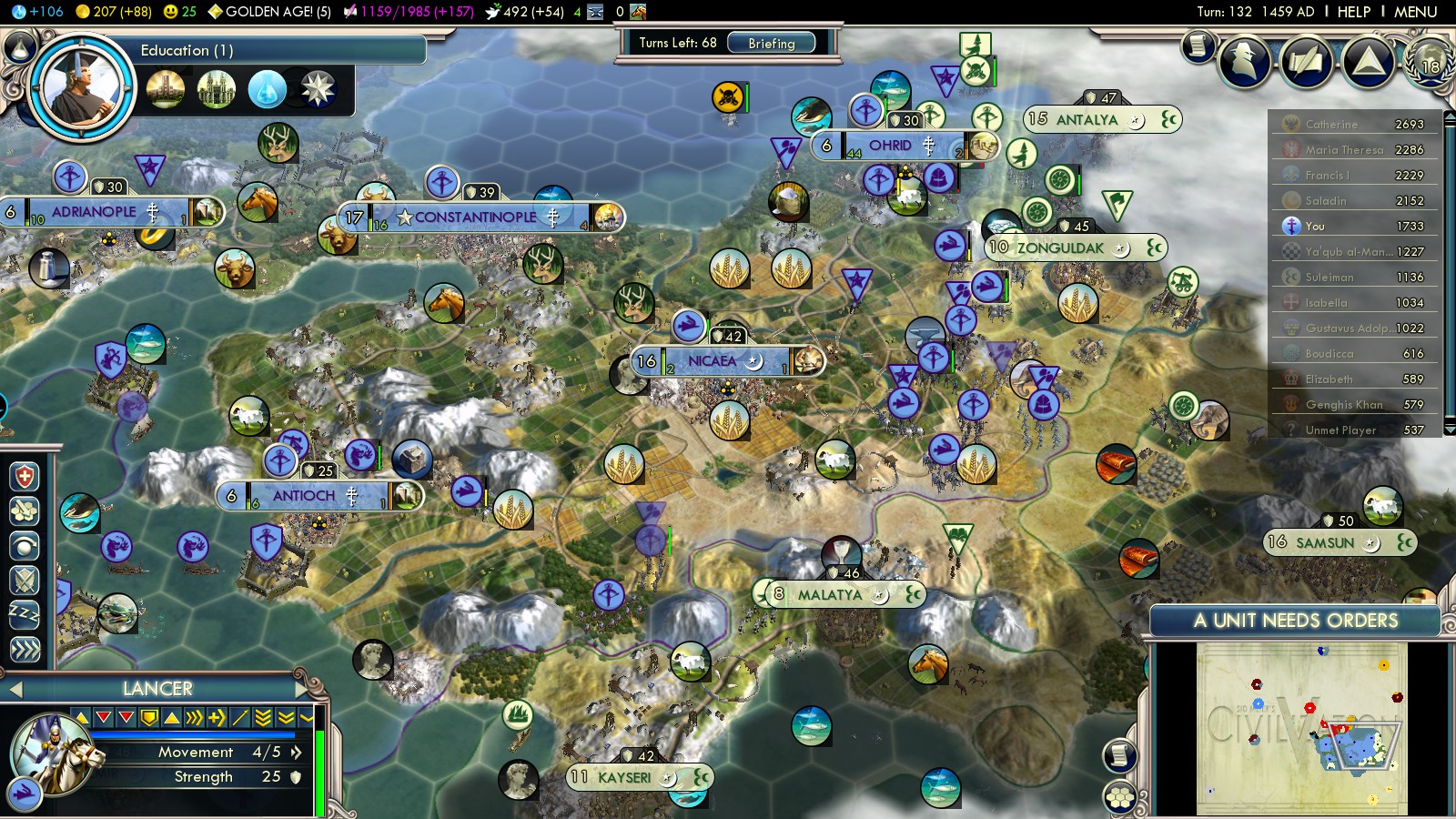Select the Constantinople city banner

pyautogui.click(x=476, y=217)
